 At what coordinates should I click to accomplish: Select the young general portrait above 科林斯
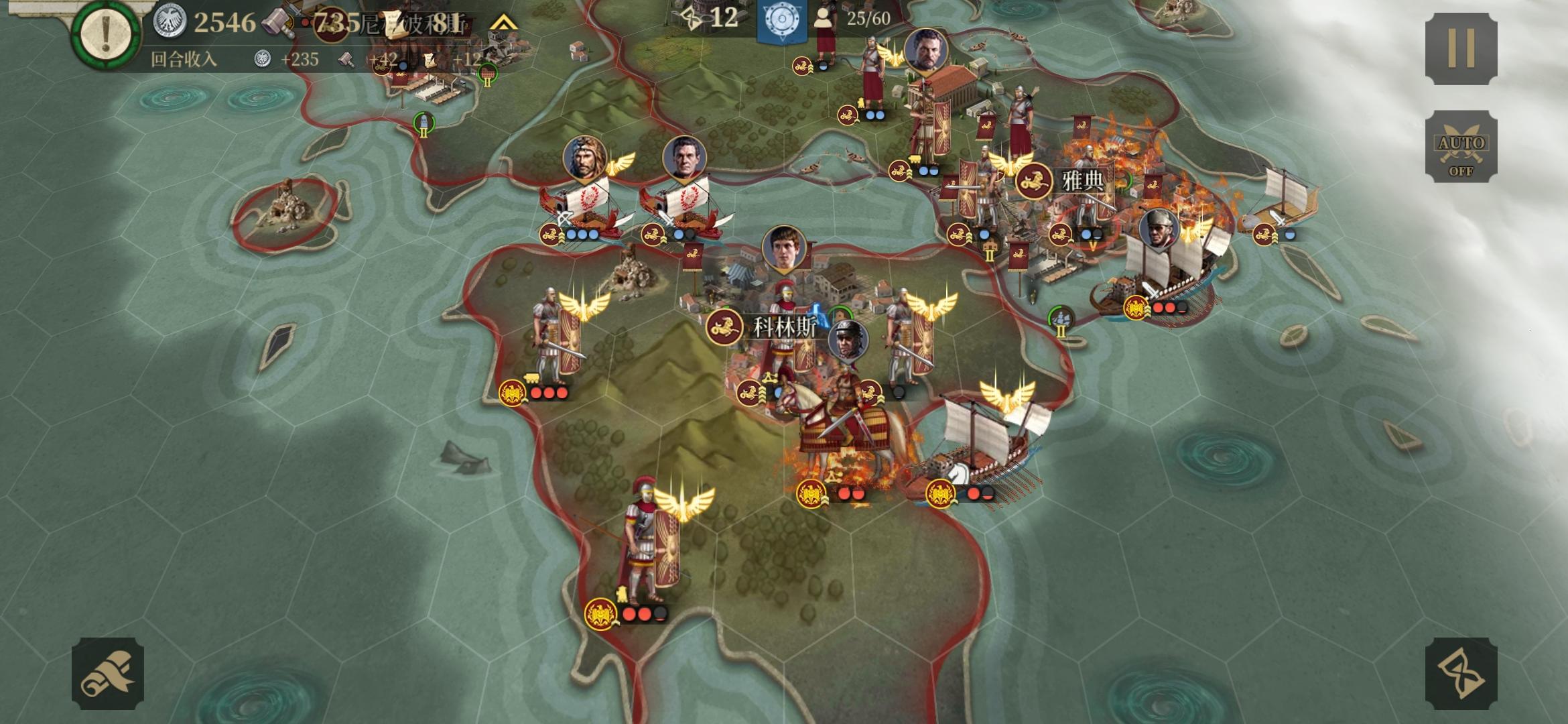(783, 248)
